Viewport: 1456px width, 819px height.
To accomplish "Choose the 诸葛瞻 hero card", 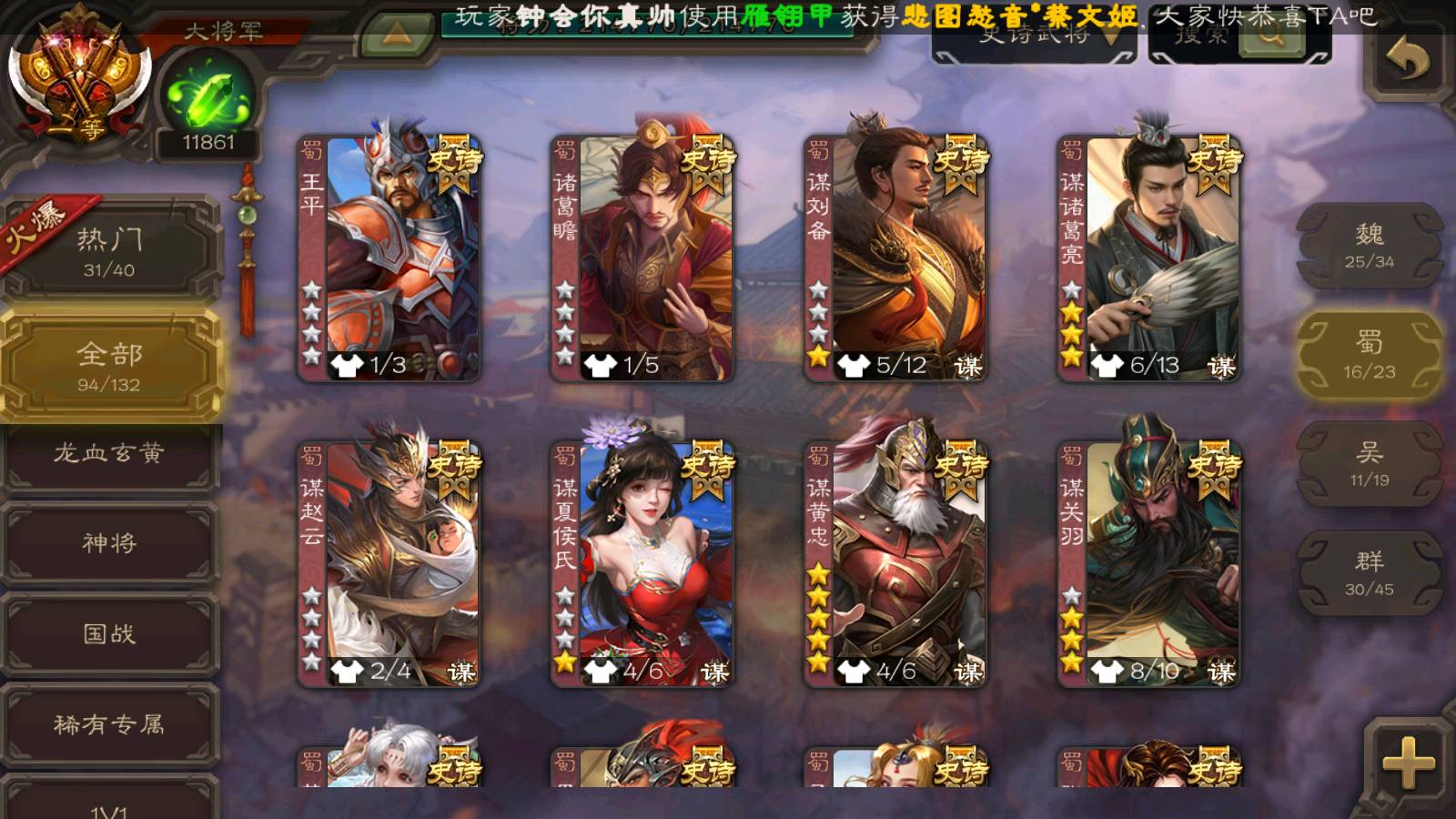I will click(642, 258).
